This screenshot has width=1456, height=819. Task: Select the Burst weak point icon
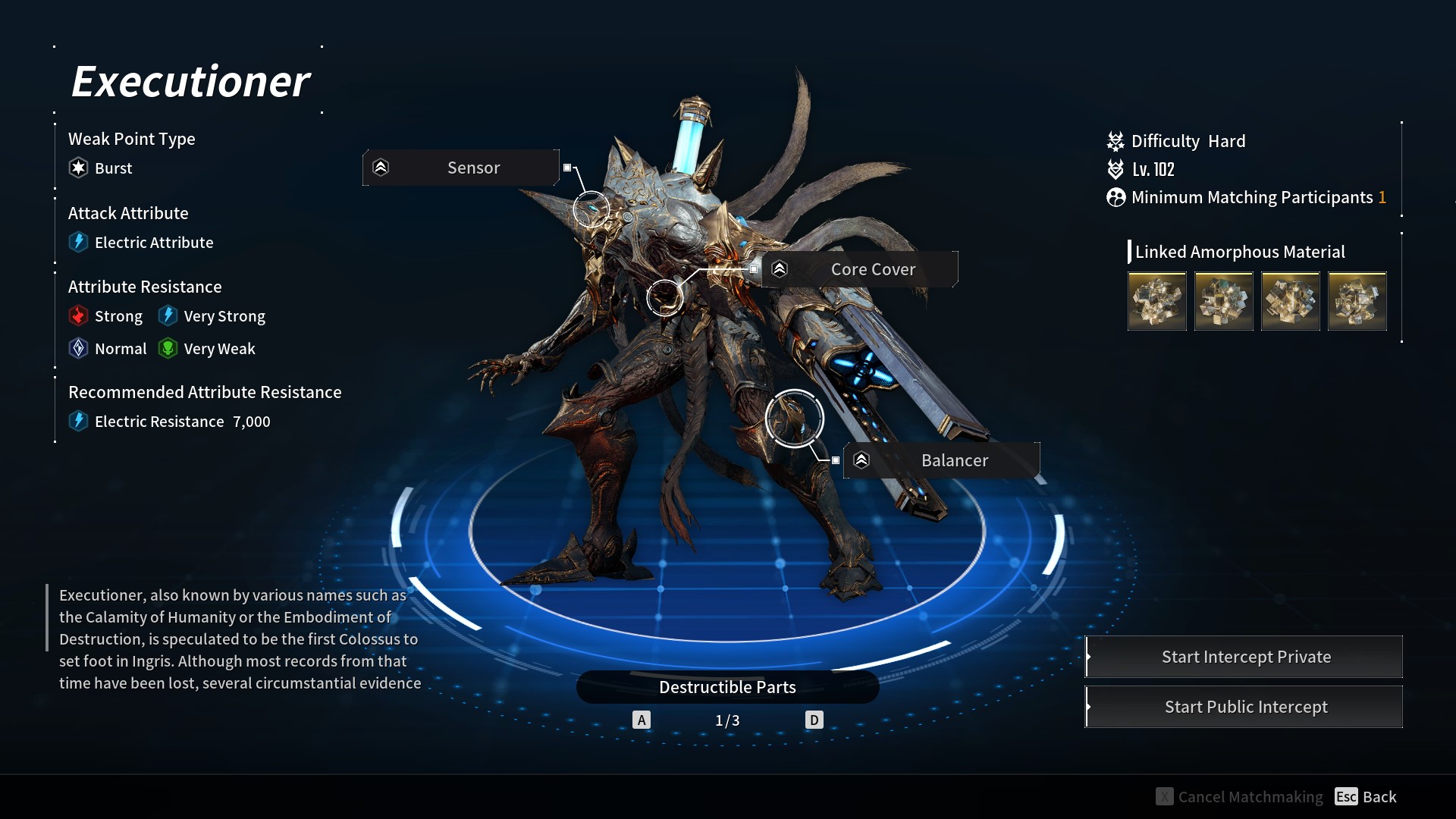click(78, 168)
